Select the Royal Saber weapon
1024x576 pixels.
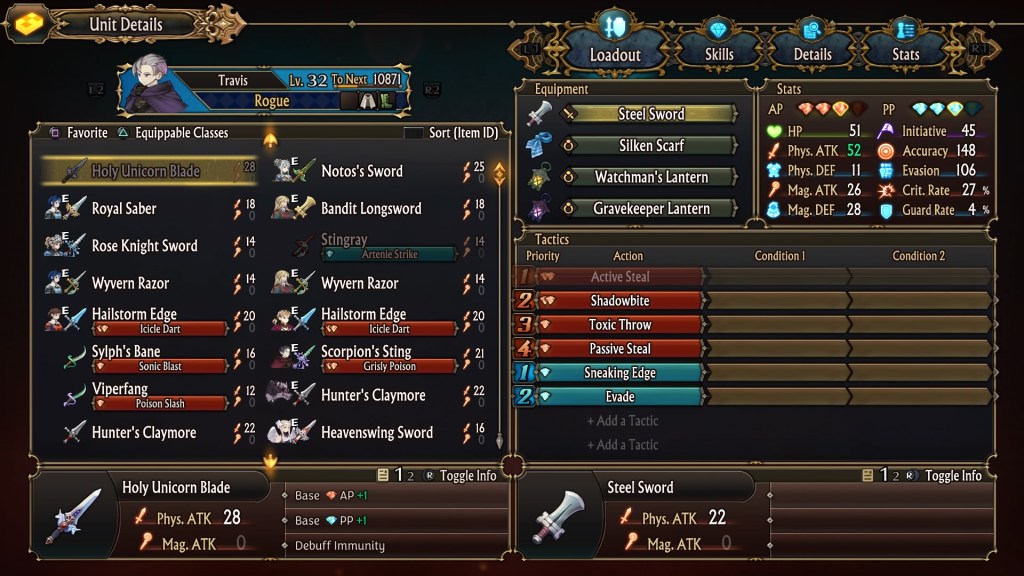coord(124,208)
